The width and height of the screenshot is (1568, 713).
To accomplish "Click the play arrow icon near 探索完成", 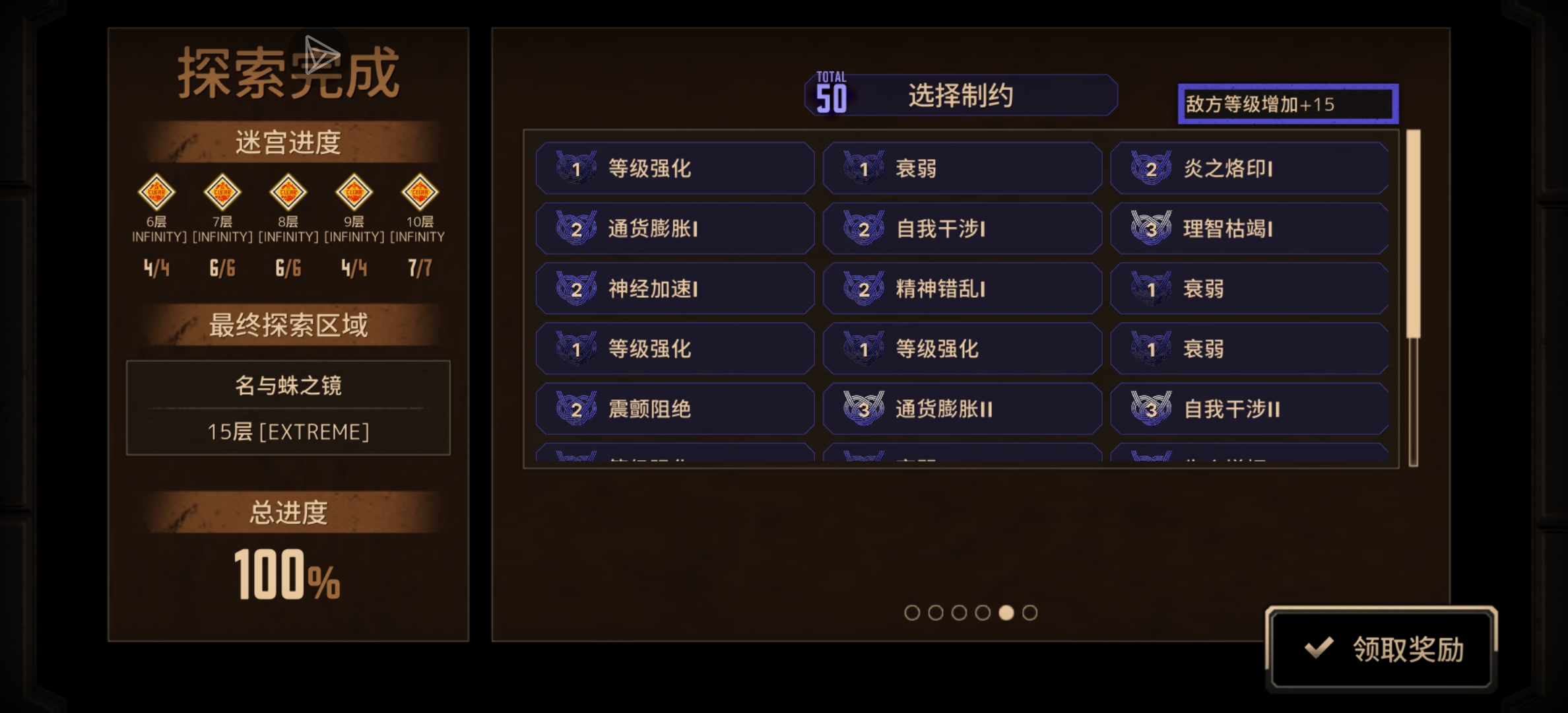I will (321, 54).
